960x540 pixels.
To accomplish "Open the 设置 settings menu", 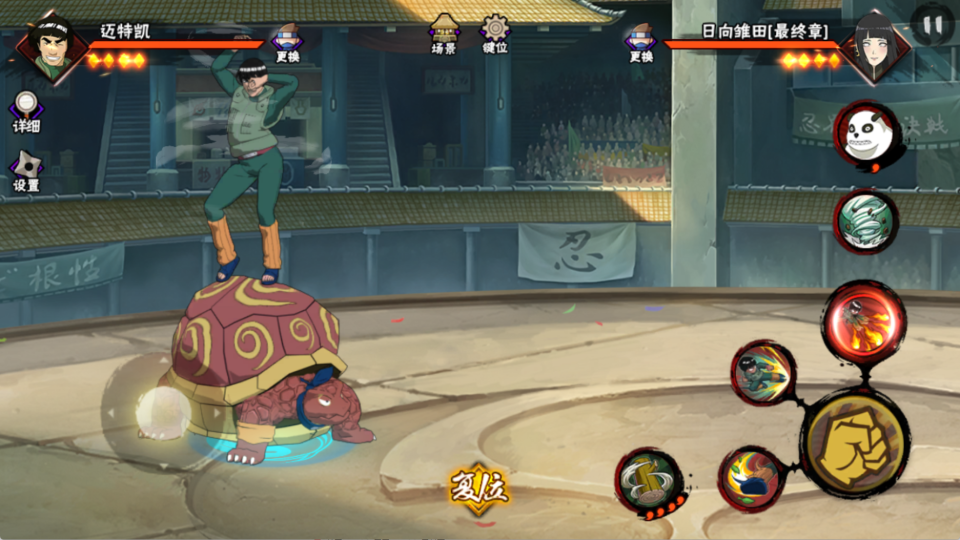I will coord(27,171).
